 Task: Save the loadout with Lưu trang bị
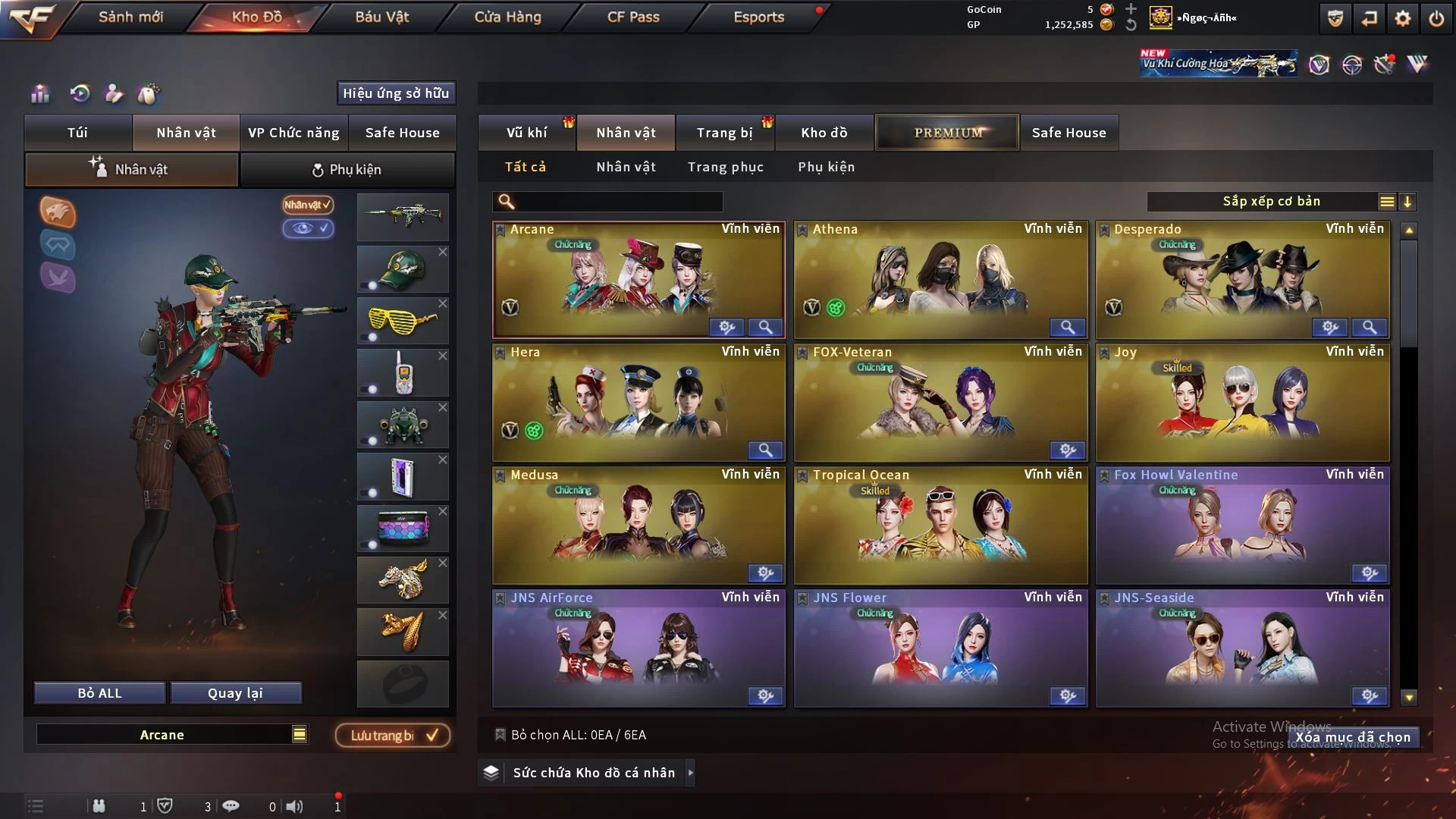(393, 735)
